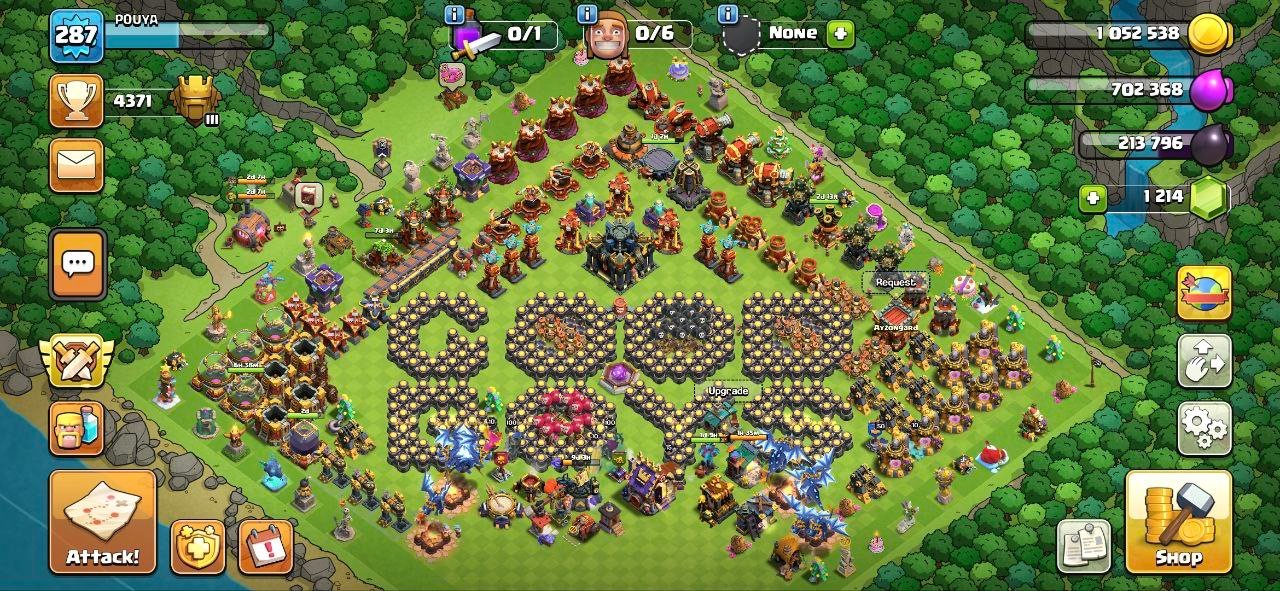Tap the Attack! map button
Screen dimensions: 1280x591
coord(103,522)
